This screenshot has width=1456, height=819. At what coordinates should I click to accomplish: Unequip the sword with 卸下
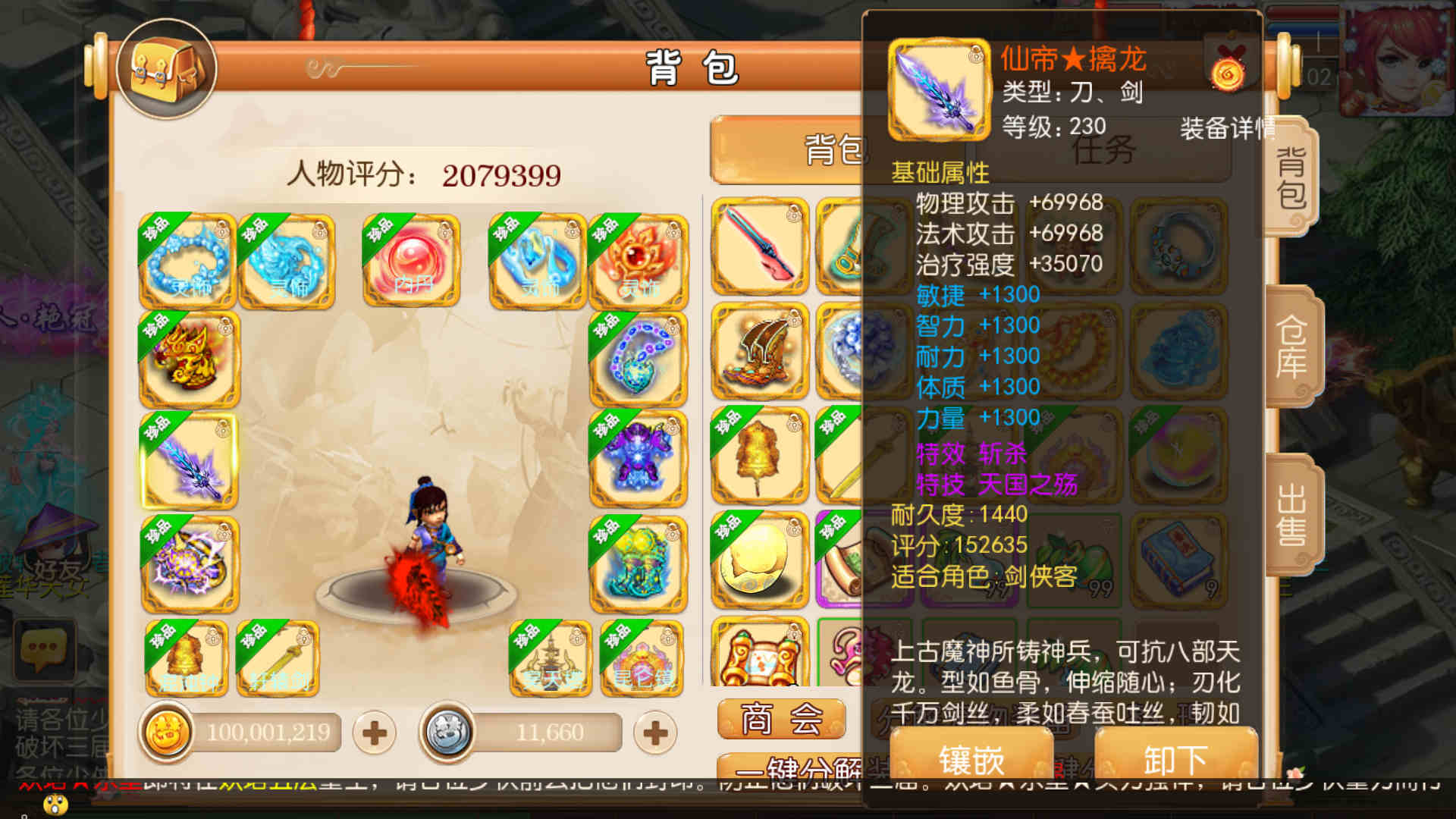1175,758
